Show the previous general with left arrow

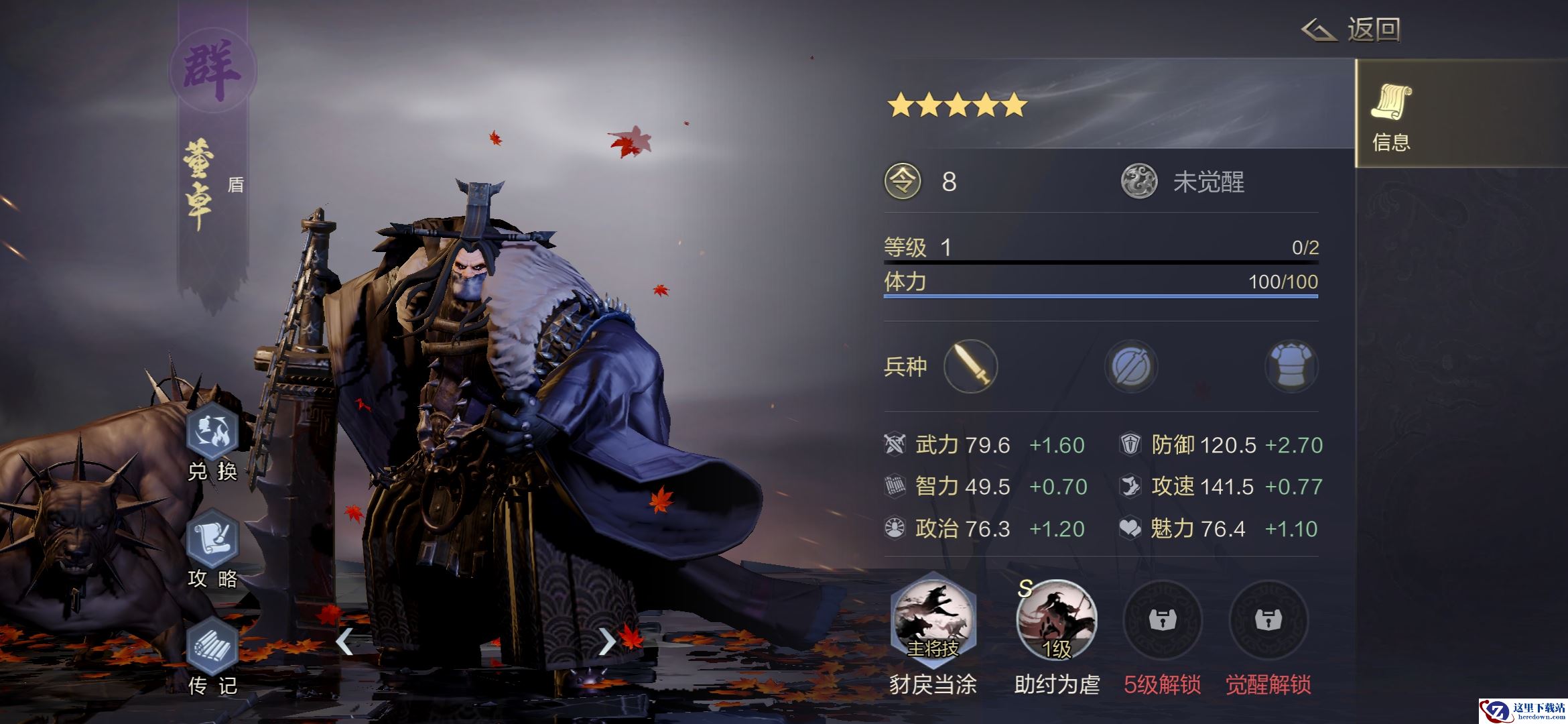pyautogui.click(x=344, y=642)
